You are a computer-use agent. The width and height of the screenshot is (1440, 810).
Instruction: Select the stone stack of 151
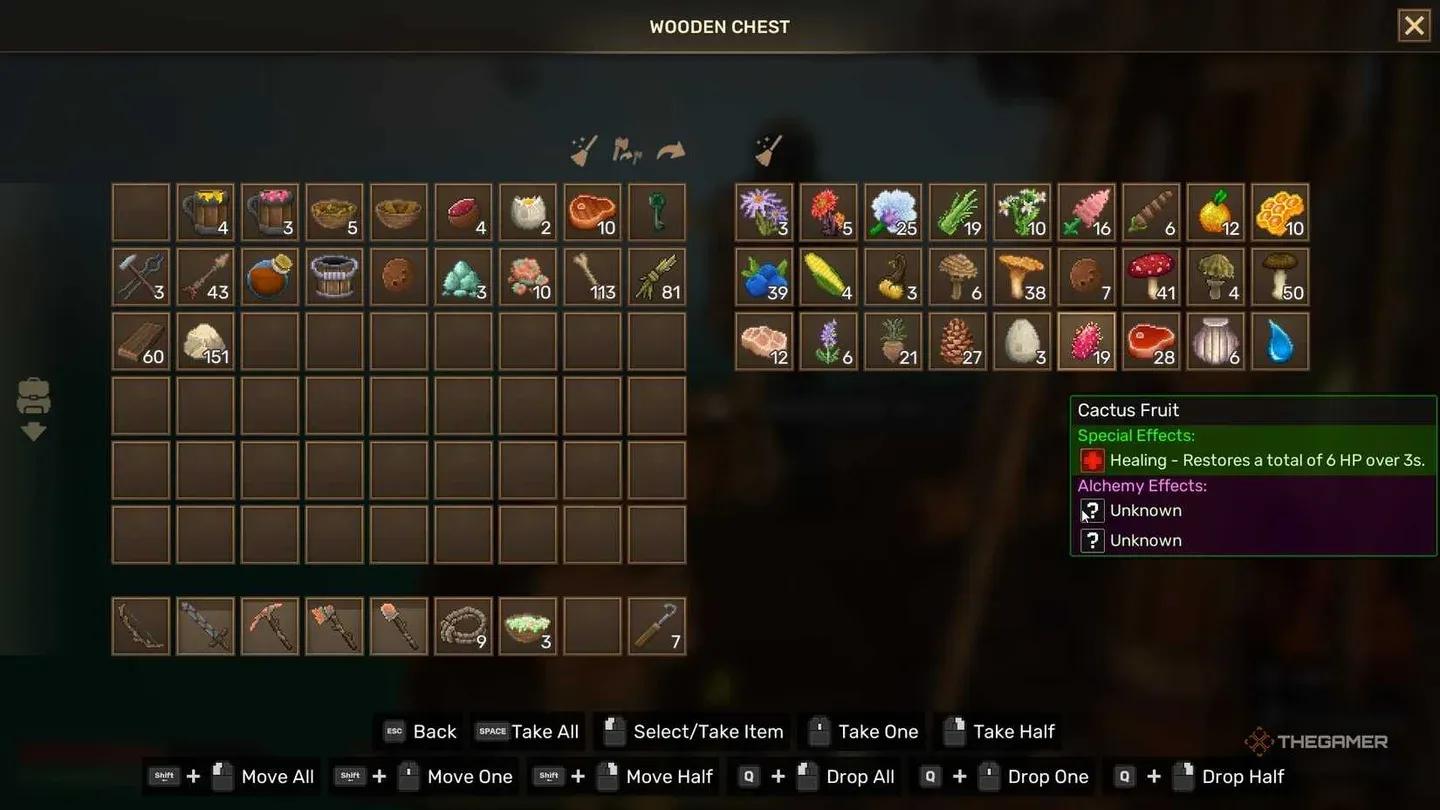tap(205, 340)
